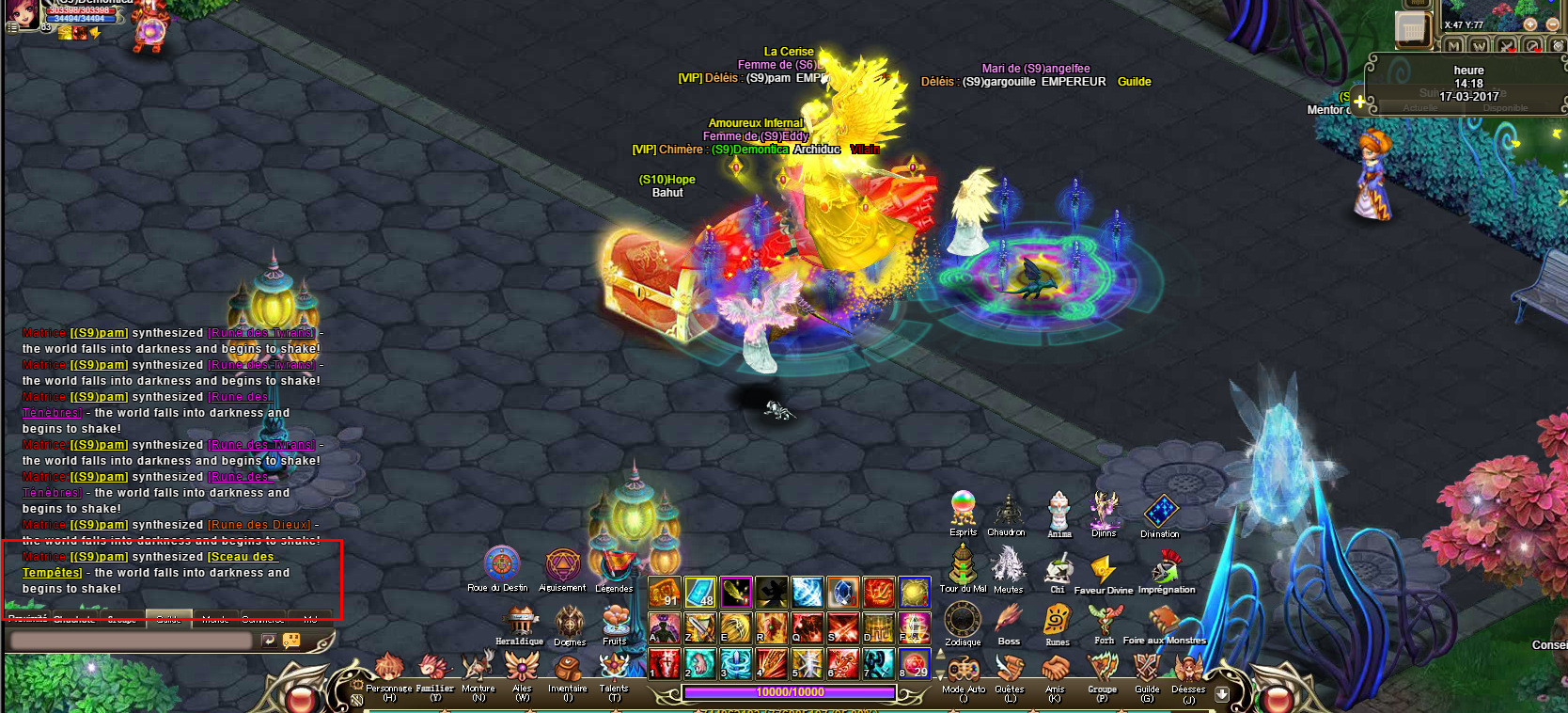Open the Inventaire bag
1568x713 pixels.
click(568, 671)
